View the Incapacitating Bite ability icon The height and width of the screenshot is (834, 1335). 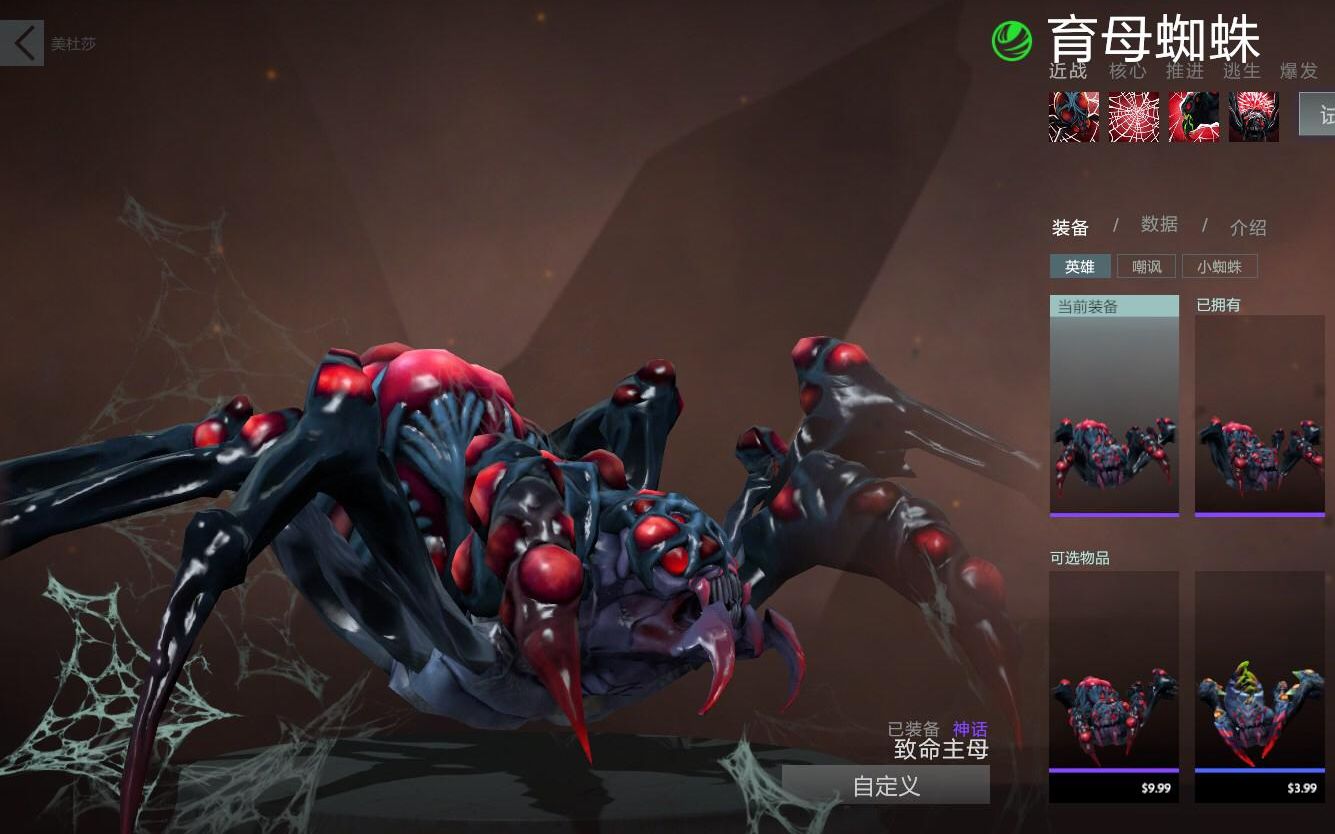1194,117
